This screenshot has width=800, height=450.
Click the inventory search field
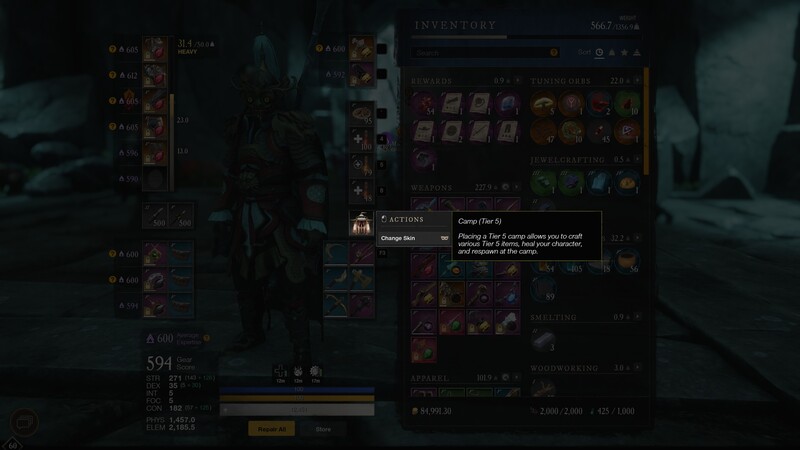click(x=486, y=52)
